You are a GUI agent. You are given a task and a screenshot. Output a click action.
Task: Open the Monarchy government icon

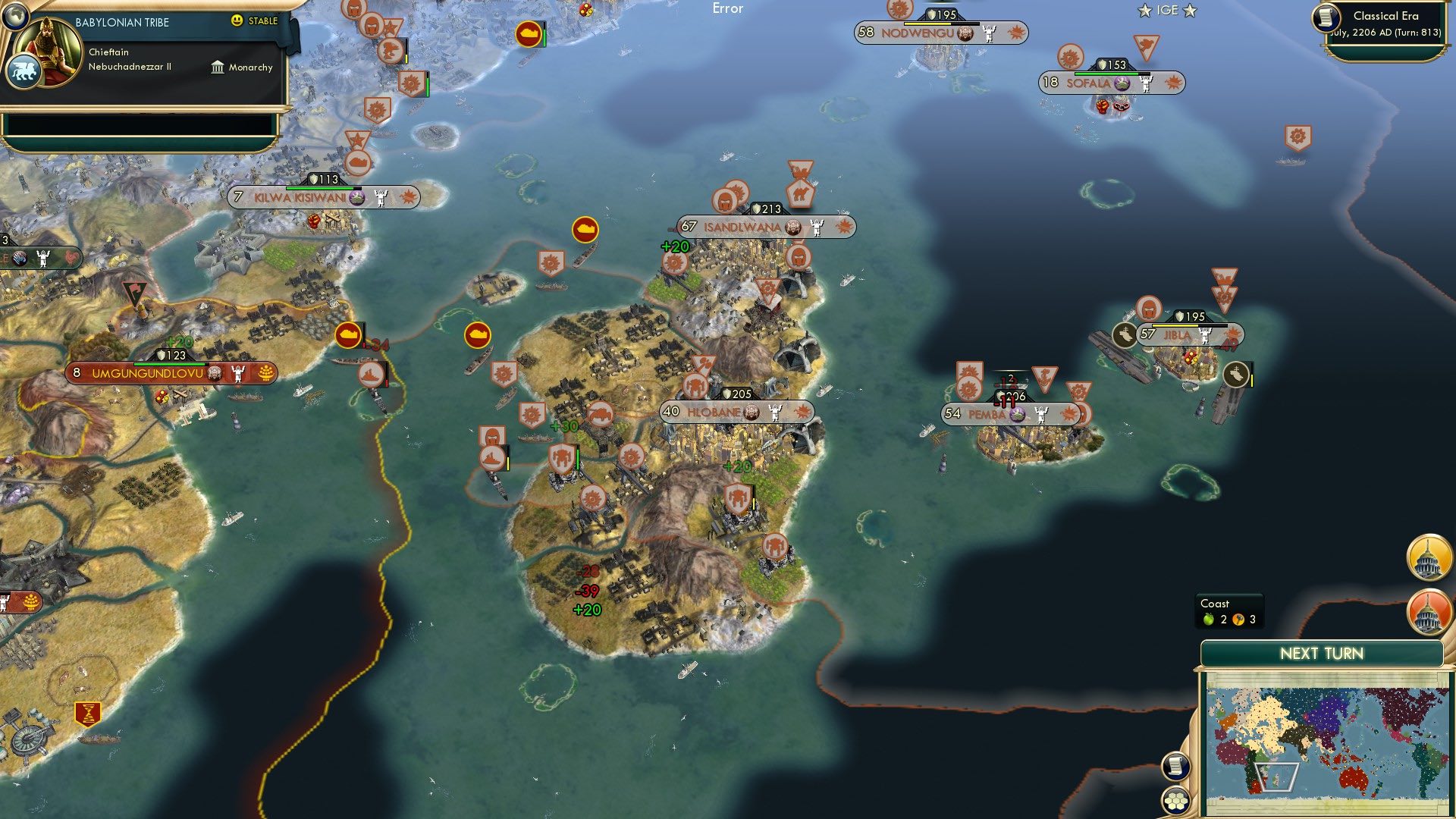point(216,67)
